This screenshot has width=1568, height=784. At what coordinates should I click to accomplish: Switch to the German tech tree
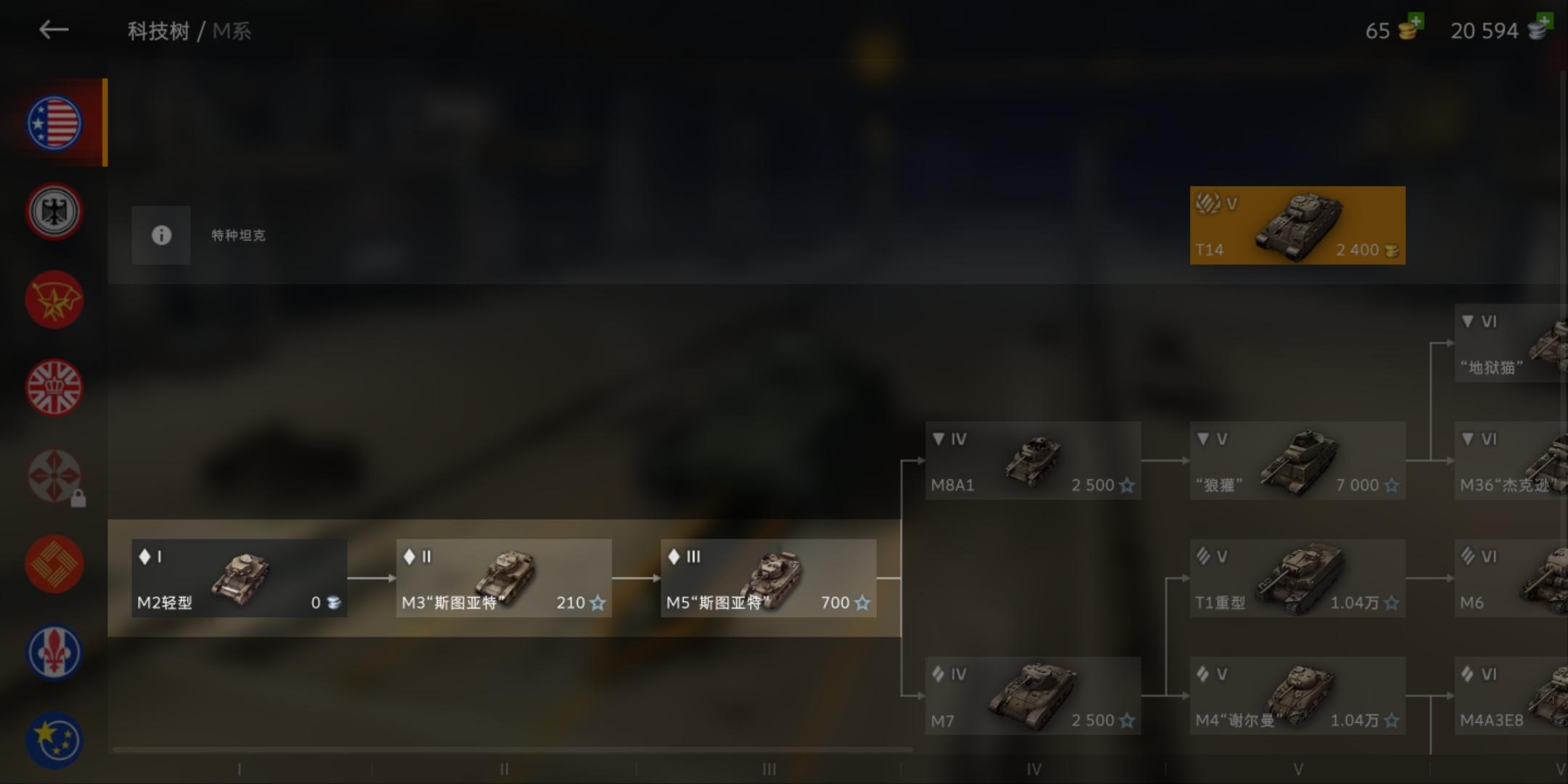pyautogui.click(x=54, y=211)
